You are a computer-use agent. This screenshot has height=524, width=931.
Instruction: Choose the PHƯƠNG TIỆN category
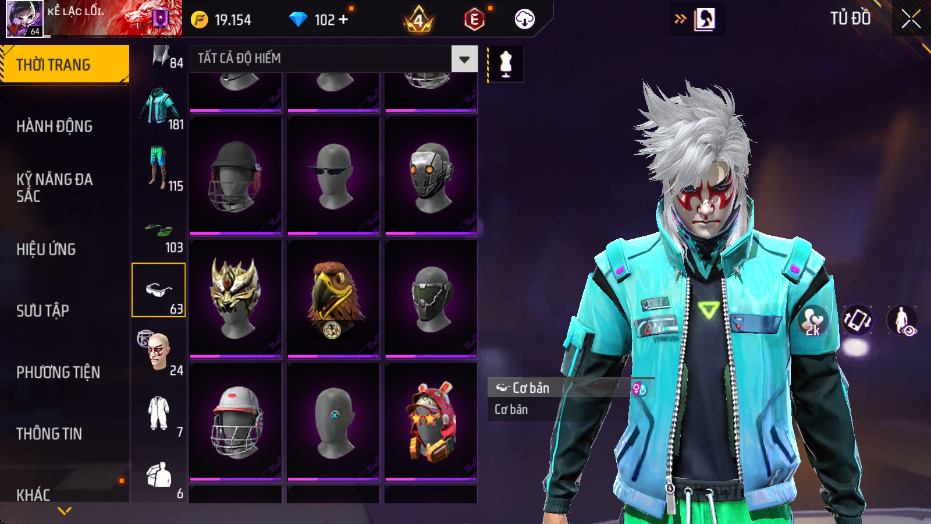coord(59,372)
